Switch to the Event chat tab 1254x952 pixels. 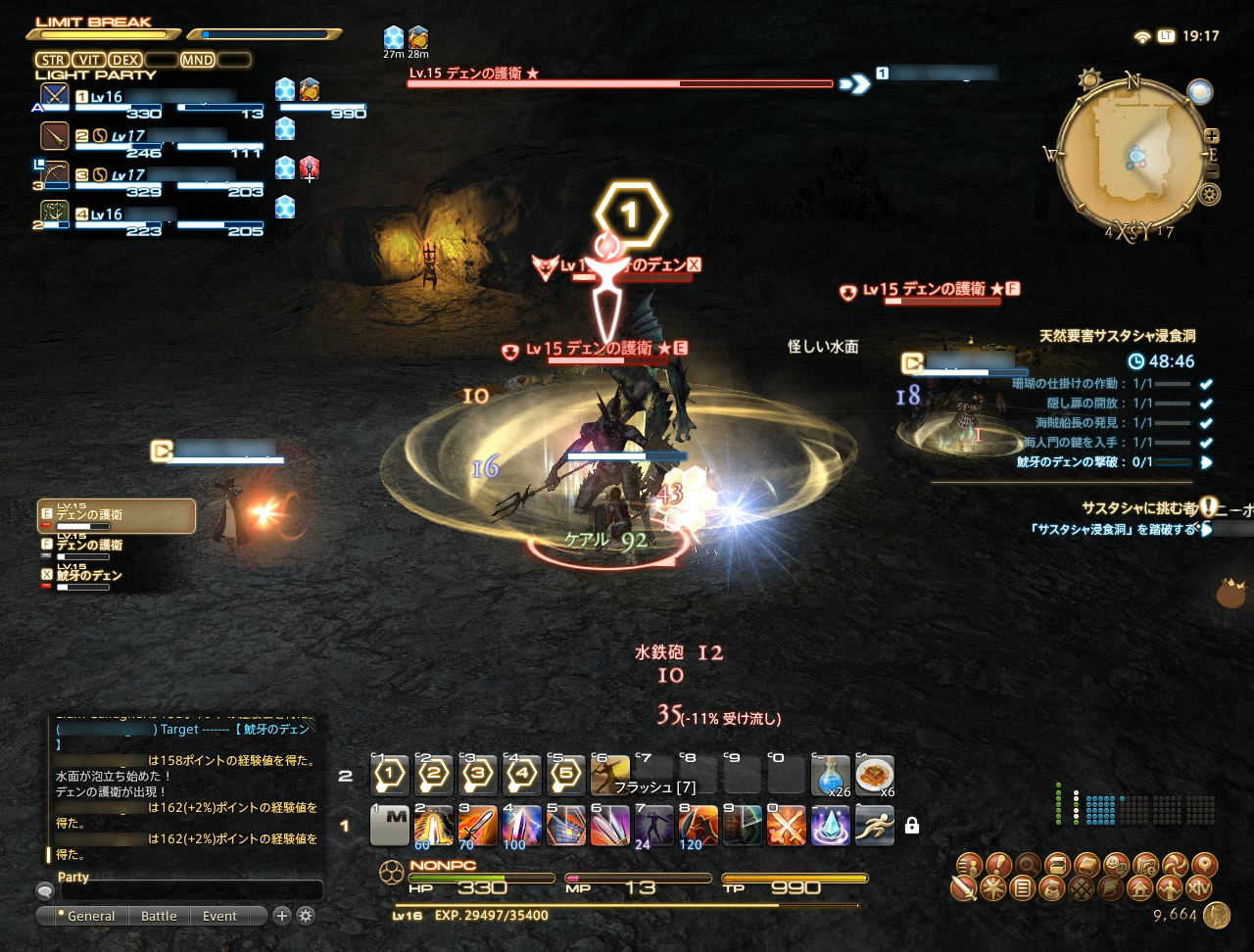click(x=219, y=916)
